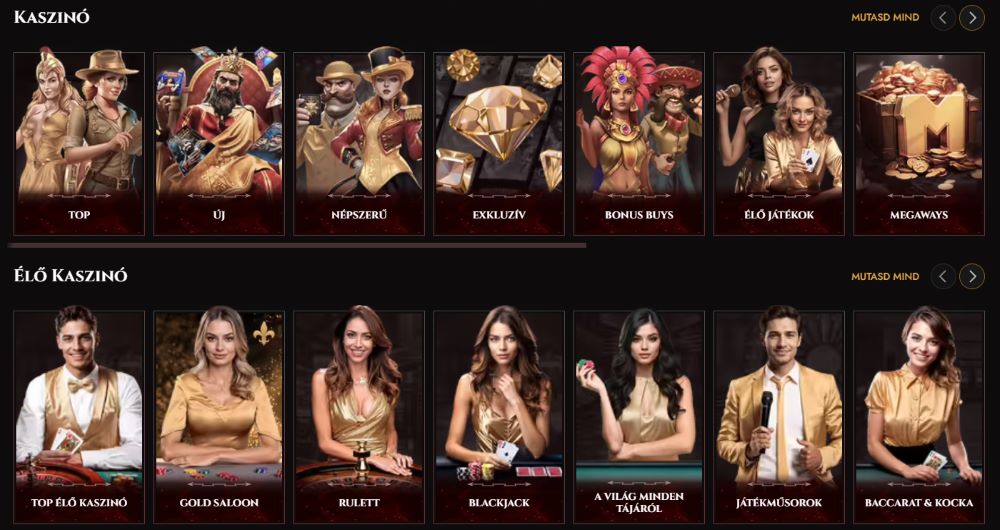The height and width of the screenshot is (530, 1000).
Task: Go to previous Kaszinó categories with left arrow
Action: click(943, 18)
